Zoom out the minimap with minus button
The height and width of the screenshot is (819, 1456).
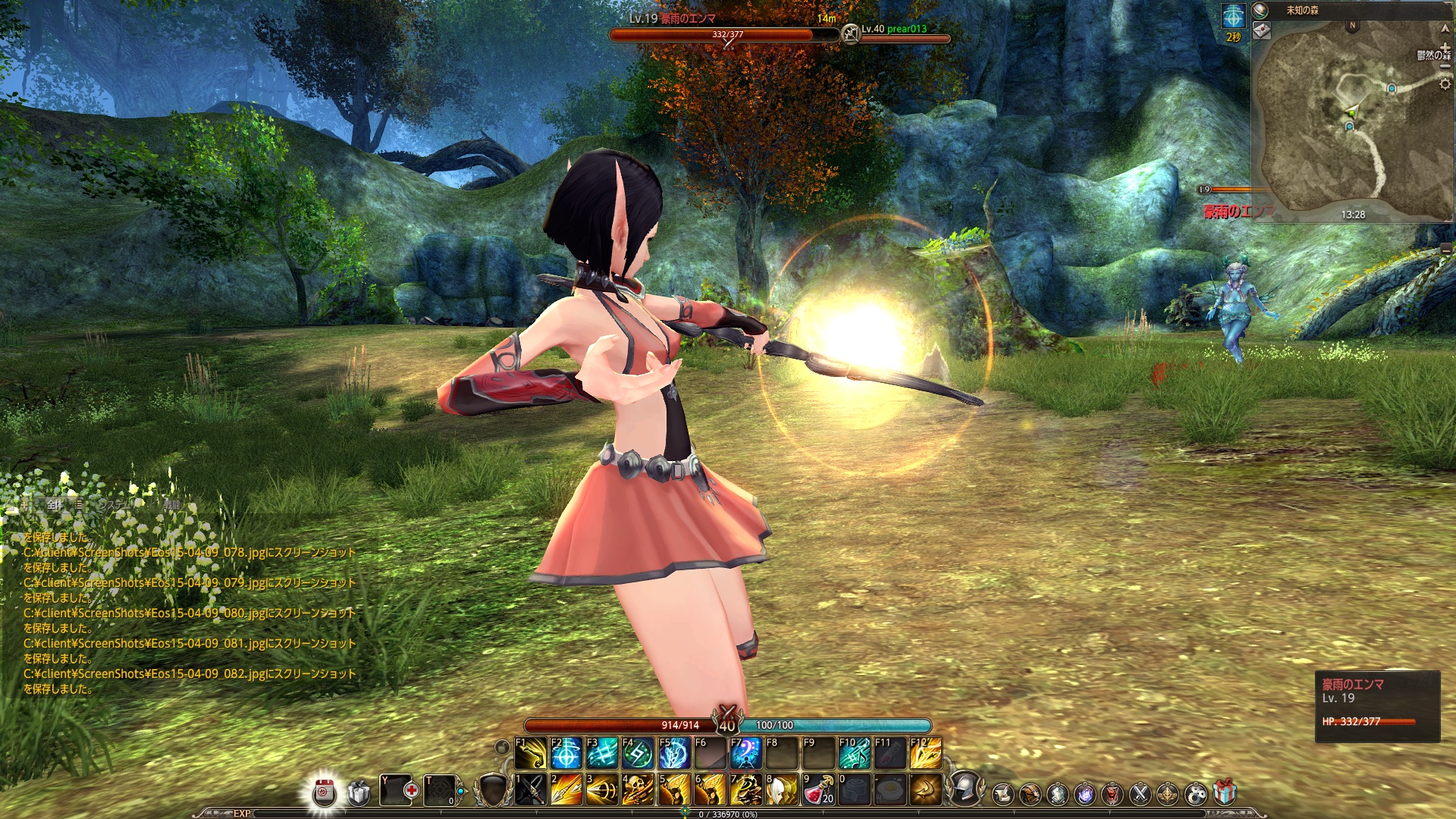pyautogui.click(x=1445, y=66)
